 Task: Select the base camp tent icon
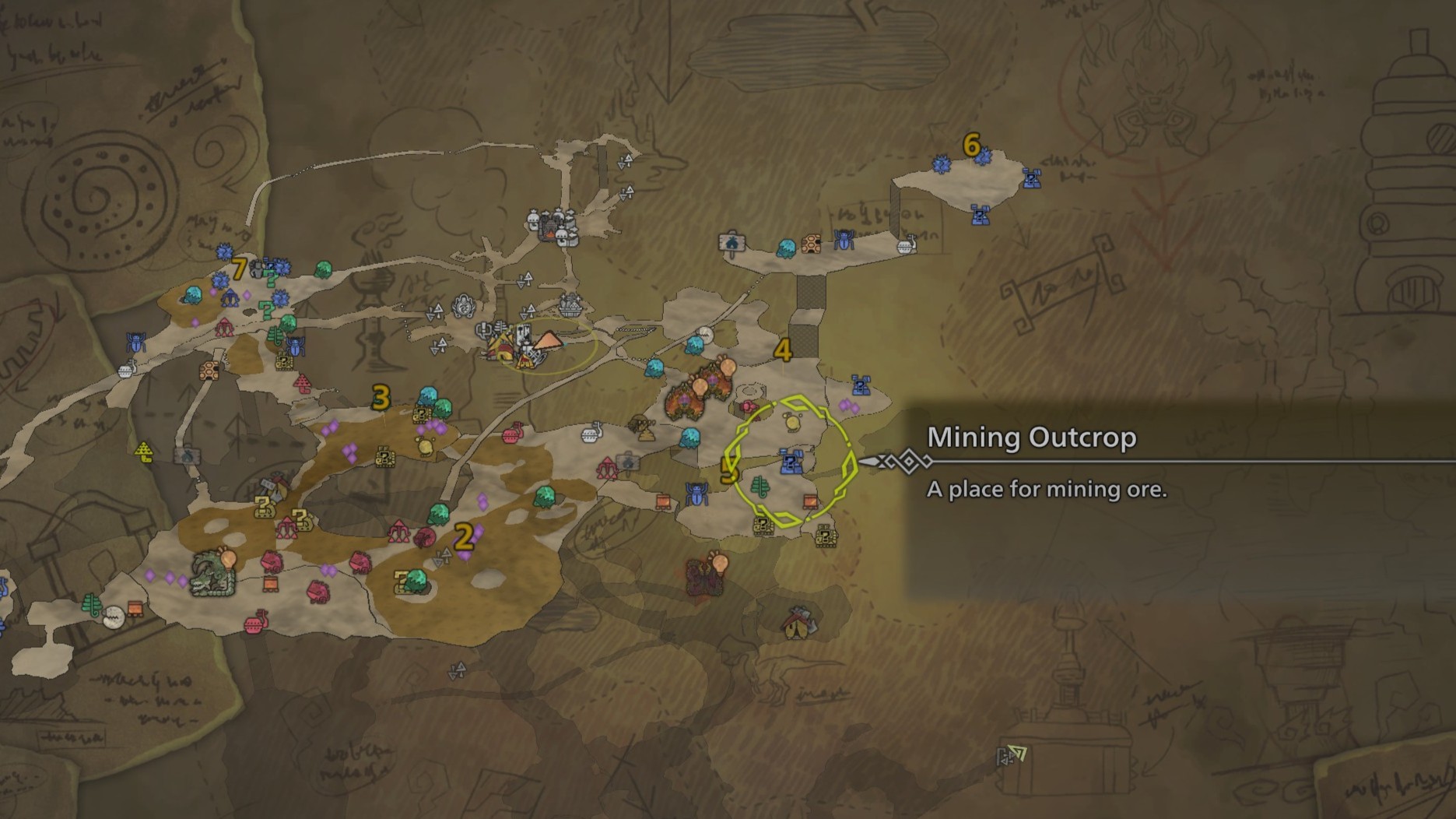coord(549,340)
